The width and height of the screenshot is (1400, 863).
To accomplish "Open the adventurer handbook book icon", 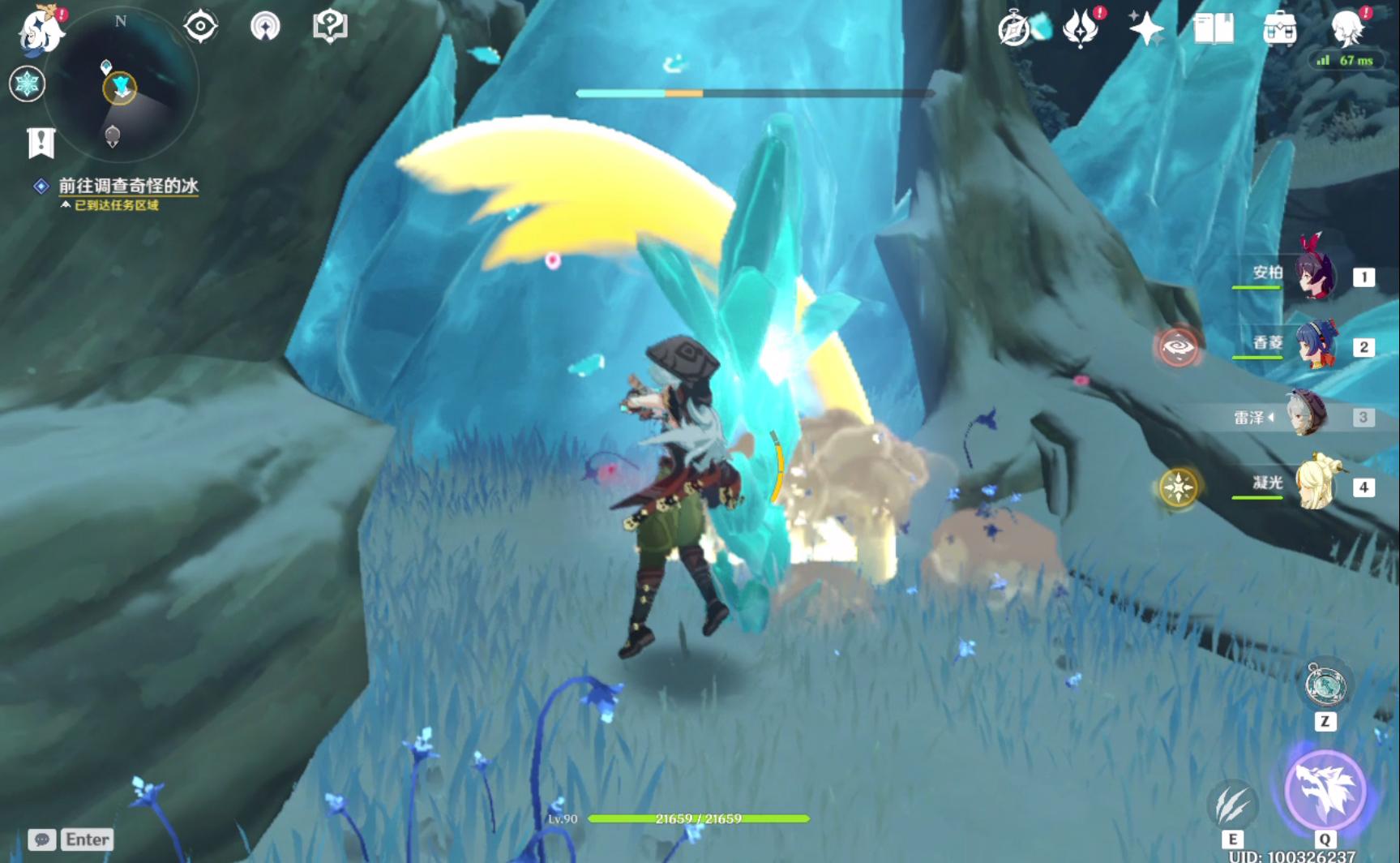I will pos(1214,29).
